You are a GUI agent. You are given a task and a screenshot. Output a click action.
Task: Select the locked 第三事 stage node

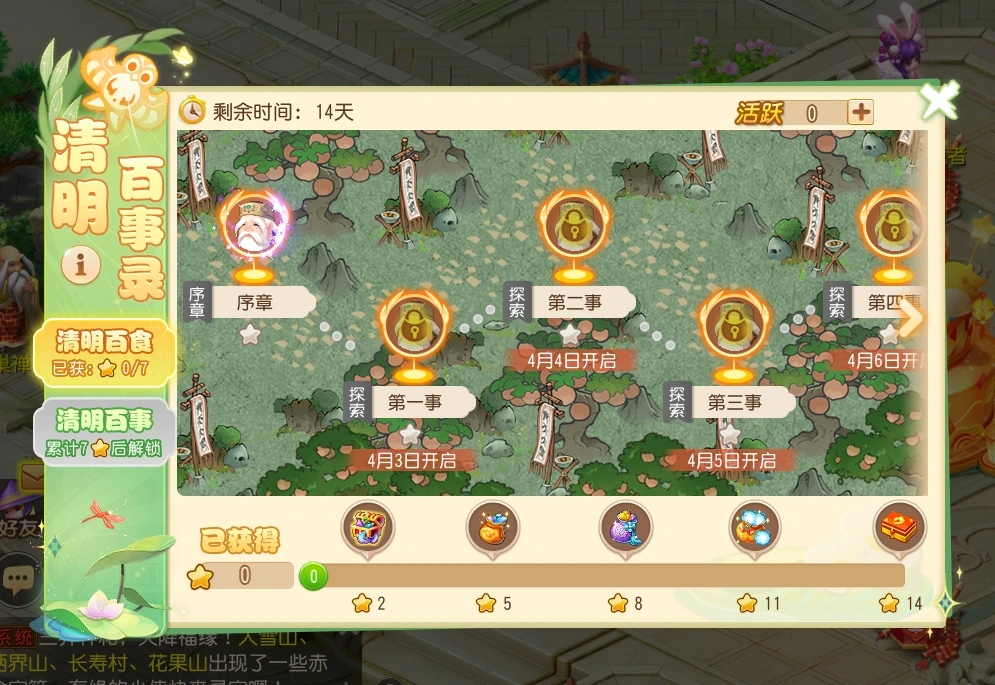(x=734, y=325)
